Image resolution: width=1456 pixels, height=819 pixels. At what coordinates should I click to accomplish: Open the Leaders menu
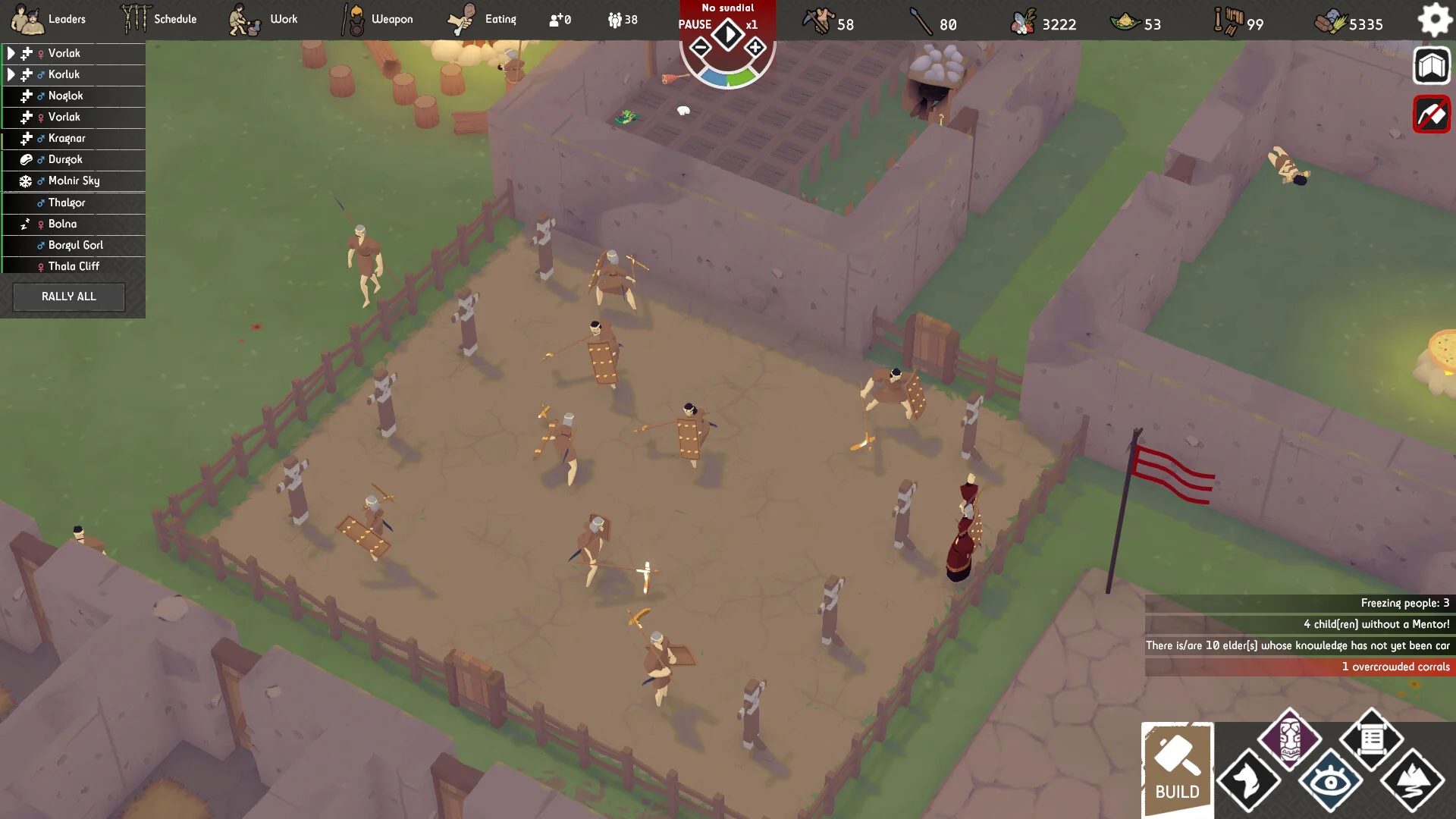[49, 19]
